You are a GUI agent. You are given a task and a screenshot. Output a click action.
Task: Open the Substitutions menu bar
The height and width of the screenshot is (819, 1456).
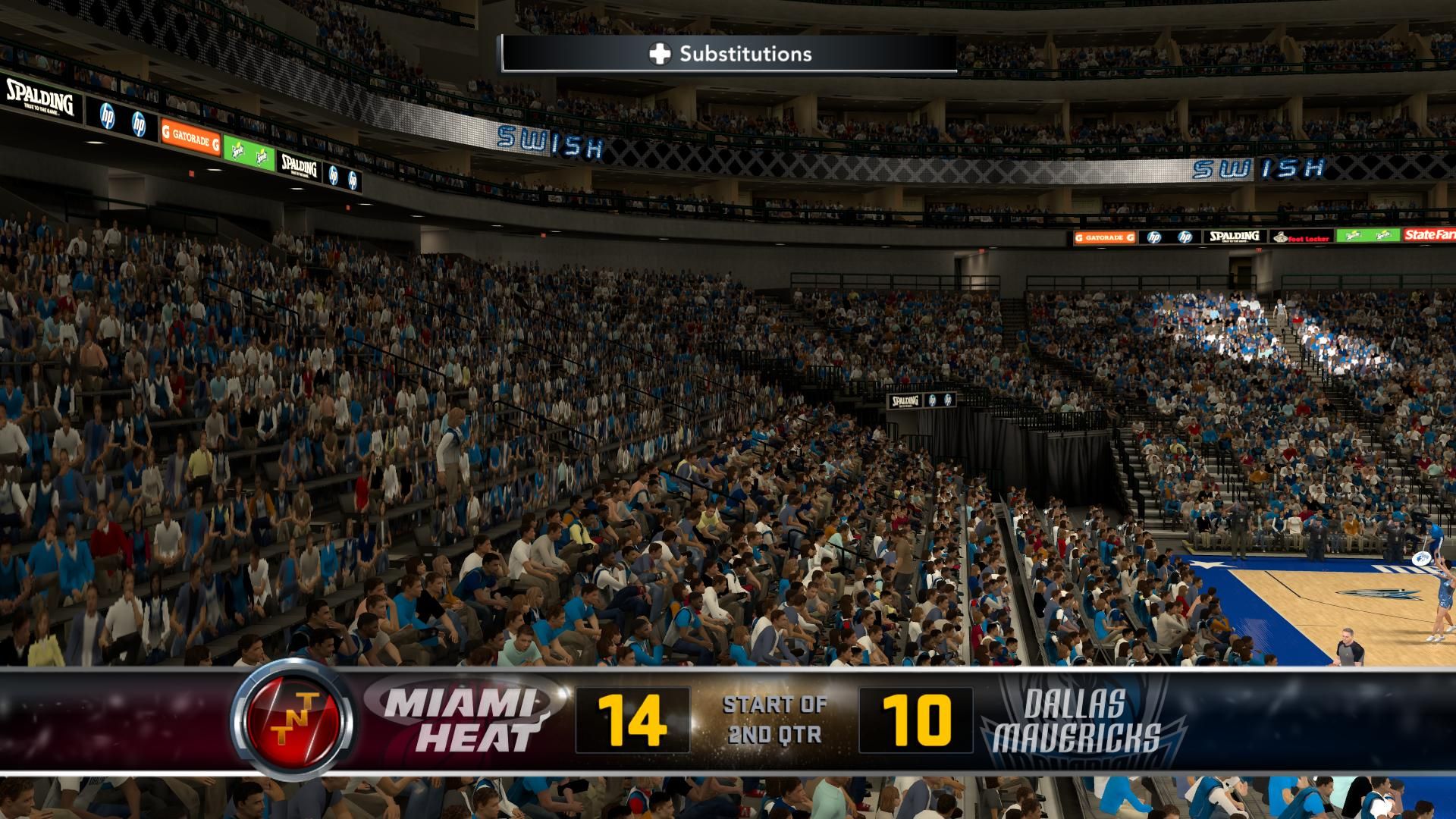point(727,54)
